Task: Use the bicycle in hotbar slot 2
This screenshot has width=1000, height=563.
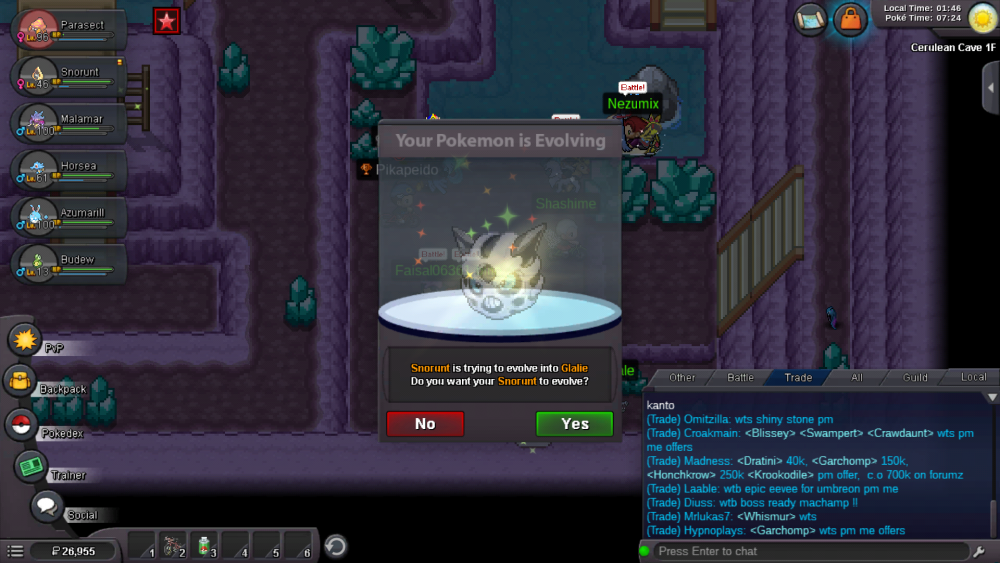Action: pos(174,546)
